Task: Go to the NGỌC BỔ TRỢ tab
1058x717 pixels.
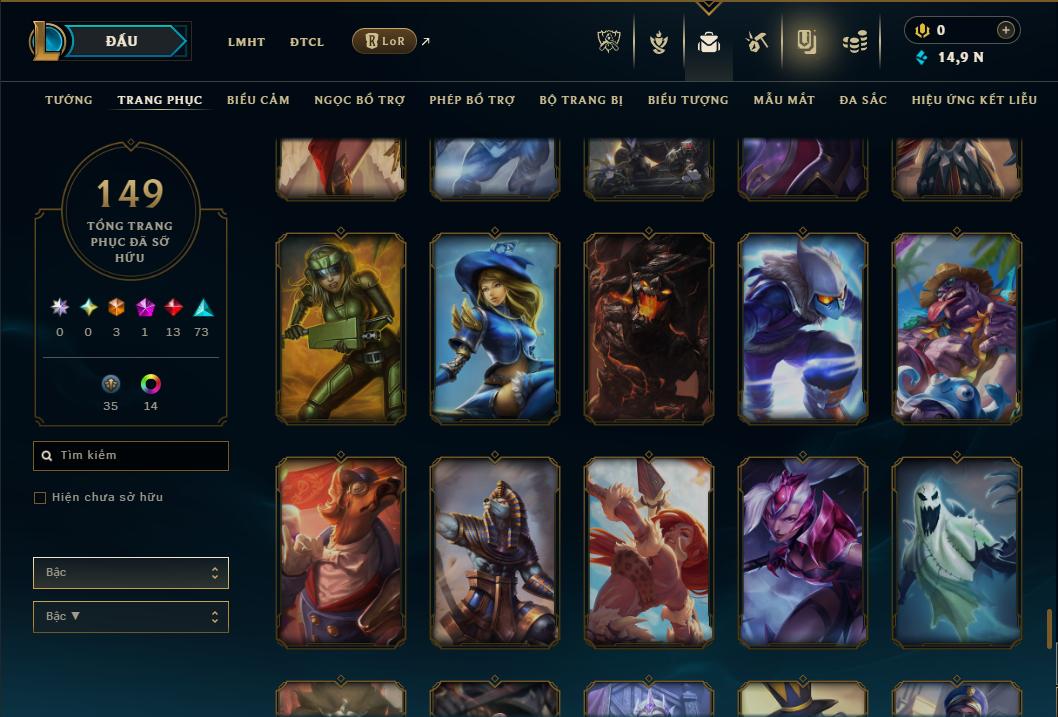Action: pyautogui.click(x=359, y=100)
